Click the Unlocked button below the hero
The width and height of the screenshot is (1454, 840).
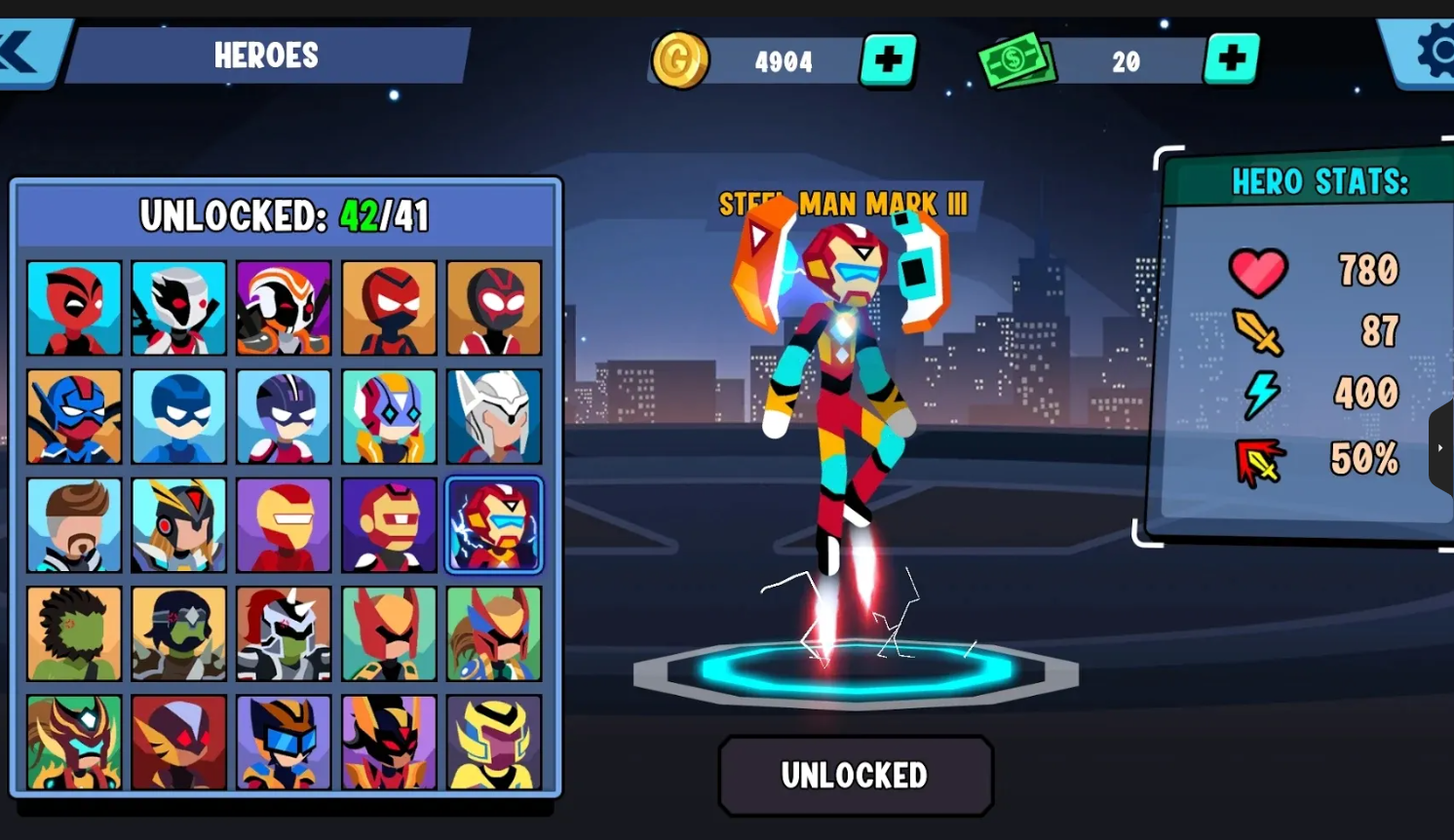click(855, 775)
